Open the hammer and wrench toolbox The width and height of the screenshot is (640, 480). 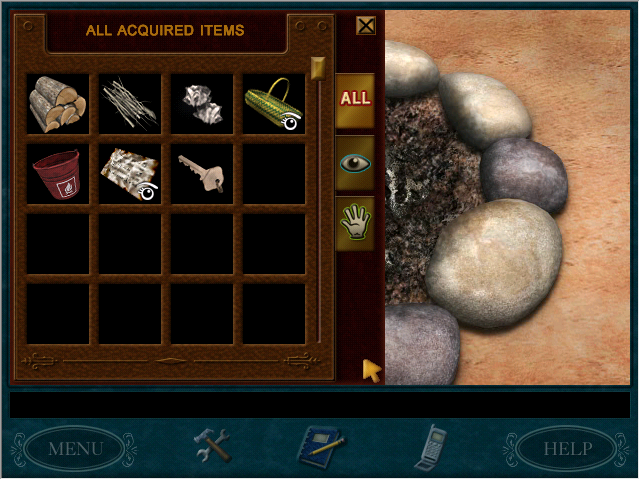(211, 445)
